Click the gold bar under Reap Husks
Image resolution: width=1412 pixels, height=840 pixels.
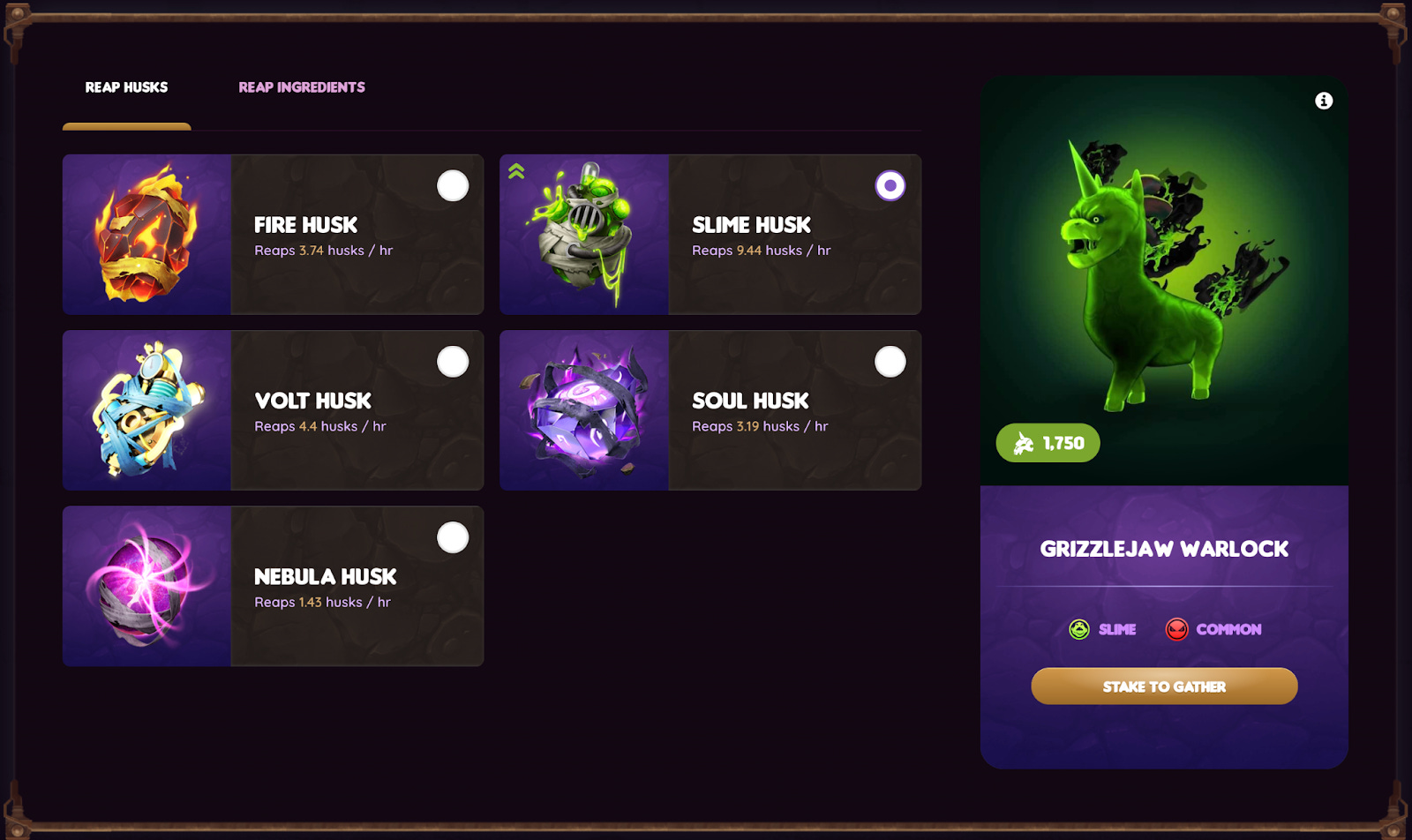(x=126, y=126)
